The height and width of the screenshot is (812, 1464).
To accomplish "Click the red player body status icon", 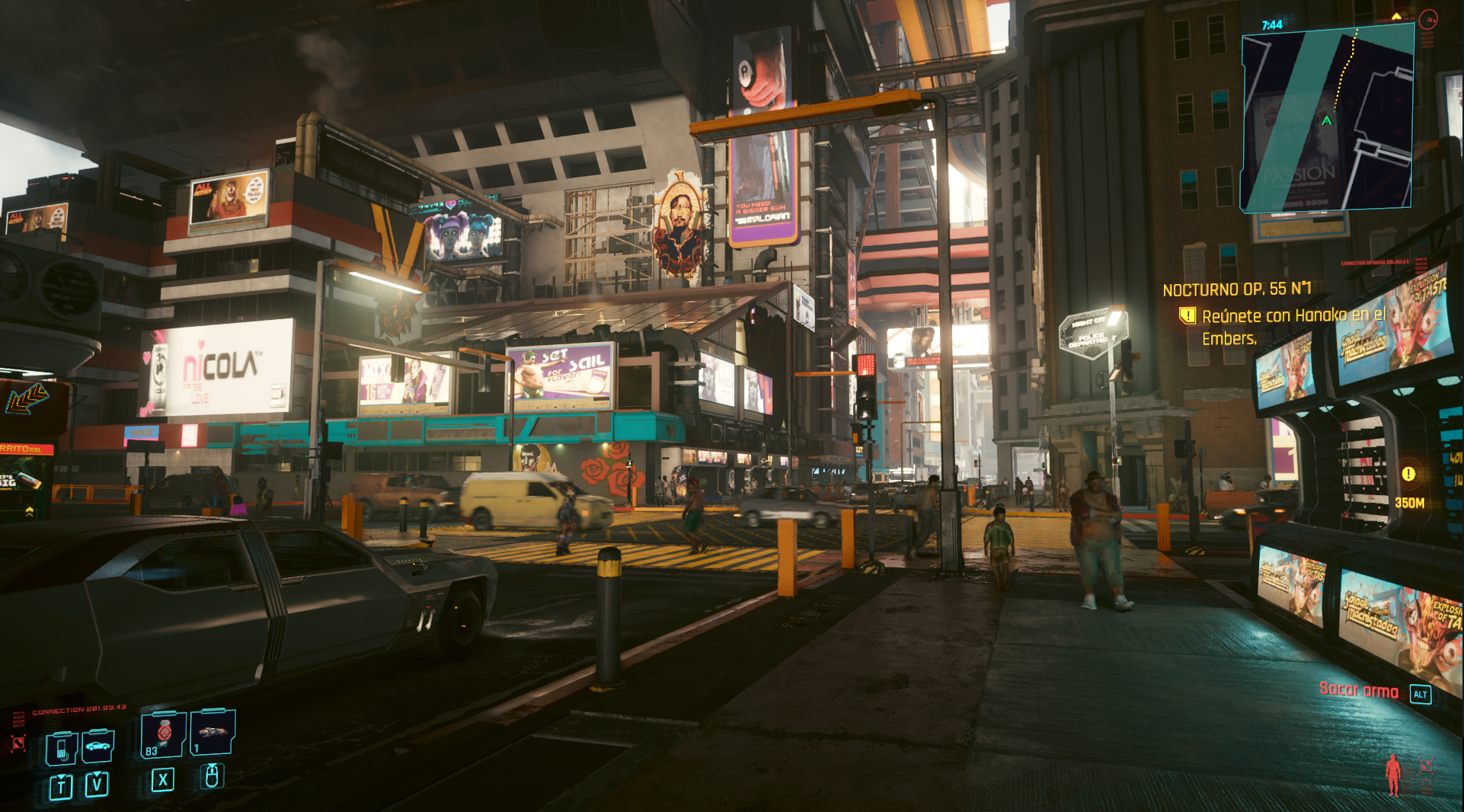I will (x=1393, y=775).
